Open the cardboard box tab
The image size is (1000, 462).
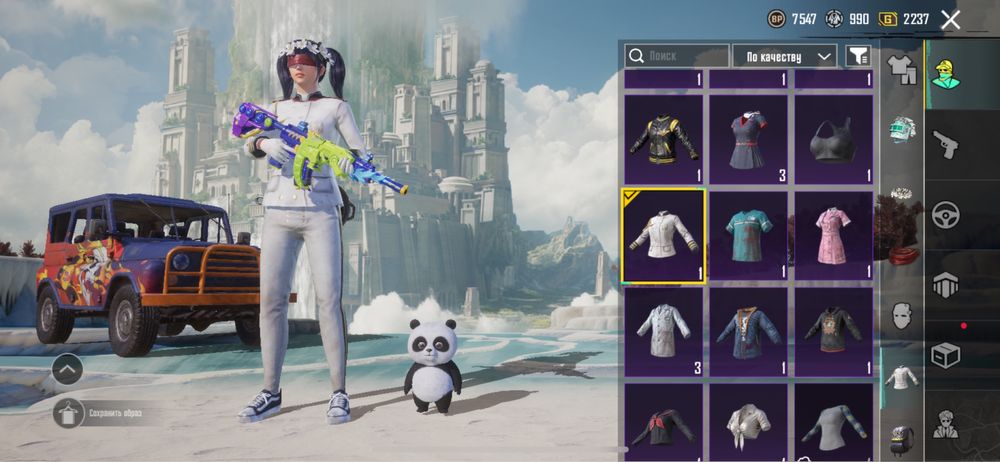coord(945,354)
